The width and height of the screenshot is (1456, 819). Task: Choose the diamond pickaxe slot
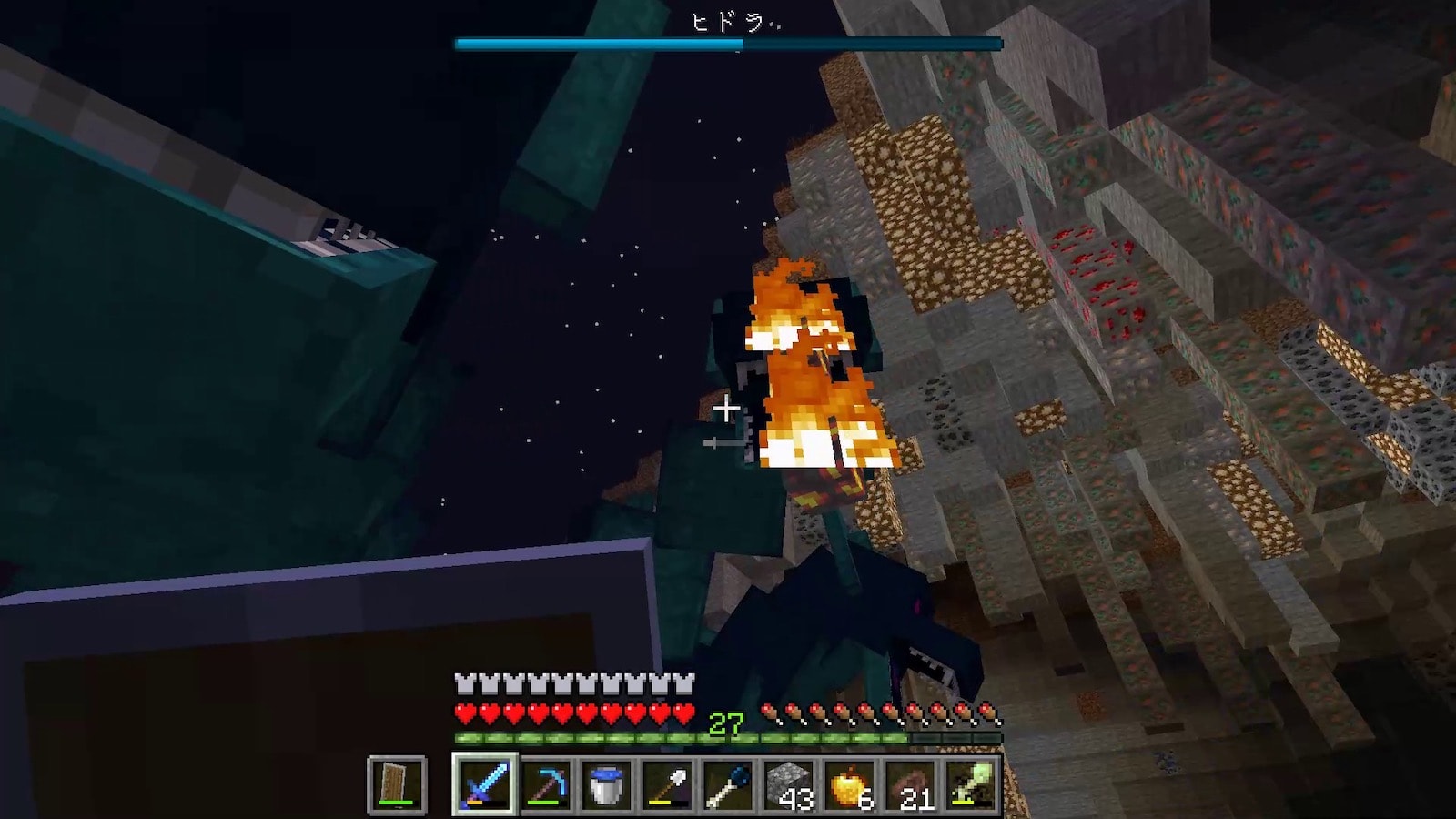(x=545, y=784)
